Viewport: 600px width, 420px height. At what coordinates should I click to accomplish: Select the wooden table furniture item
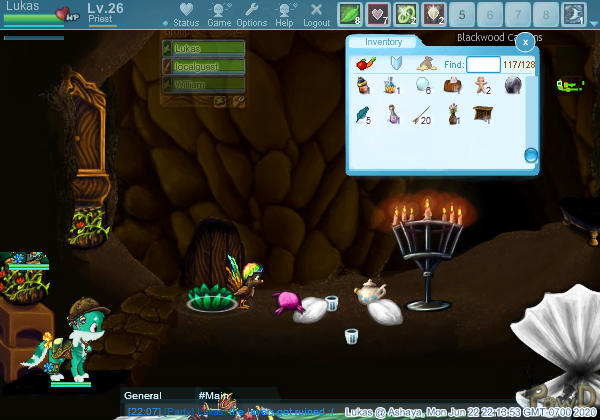coord(482,115)
